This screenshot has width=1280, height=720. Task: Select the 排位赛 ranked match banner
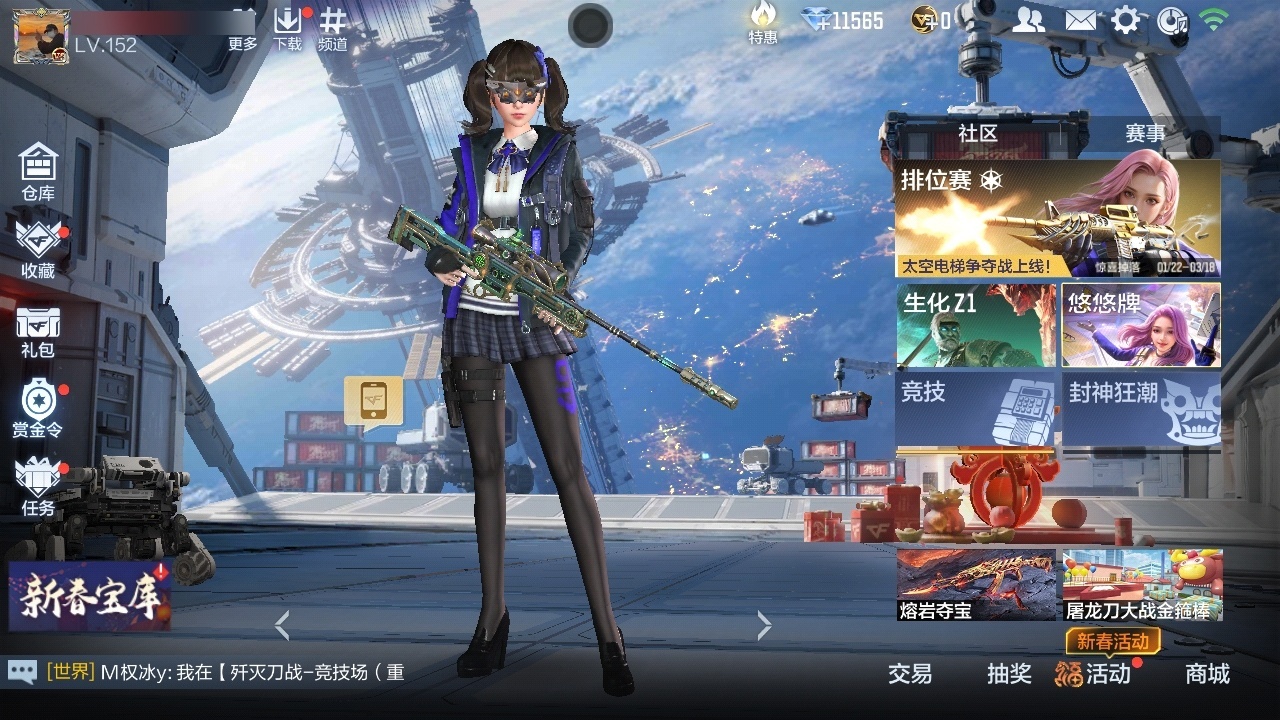[1057, 219]
